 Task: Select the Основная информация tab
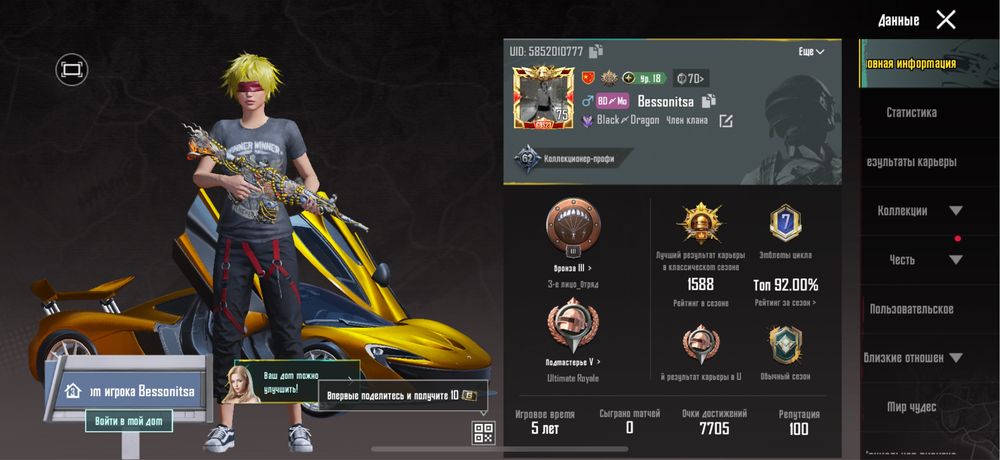(x=911, y=64)
